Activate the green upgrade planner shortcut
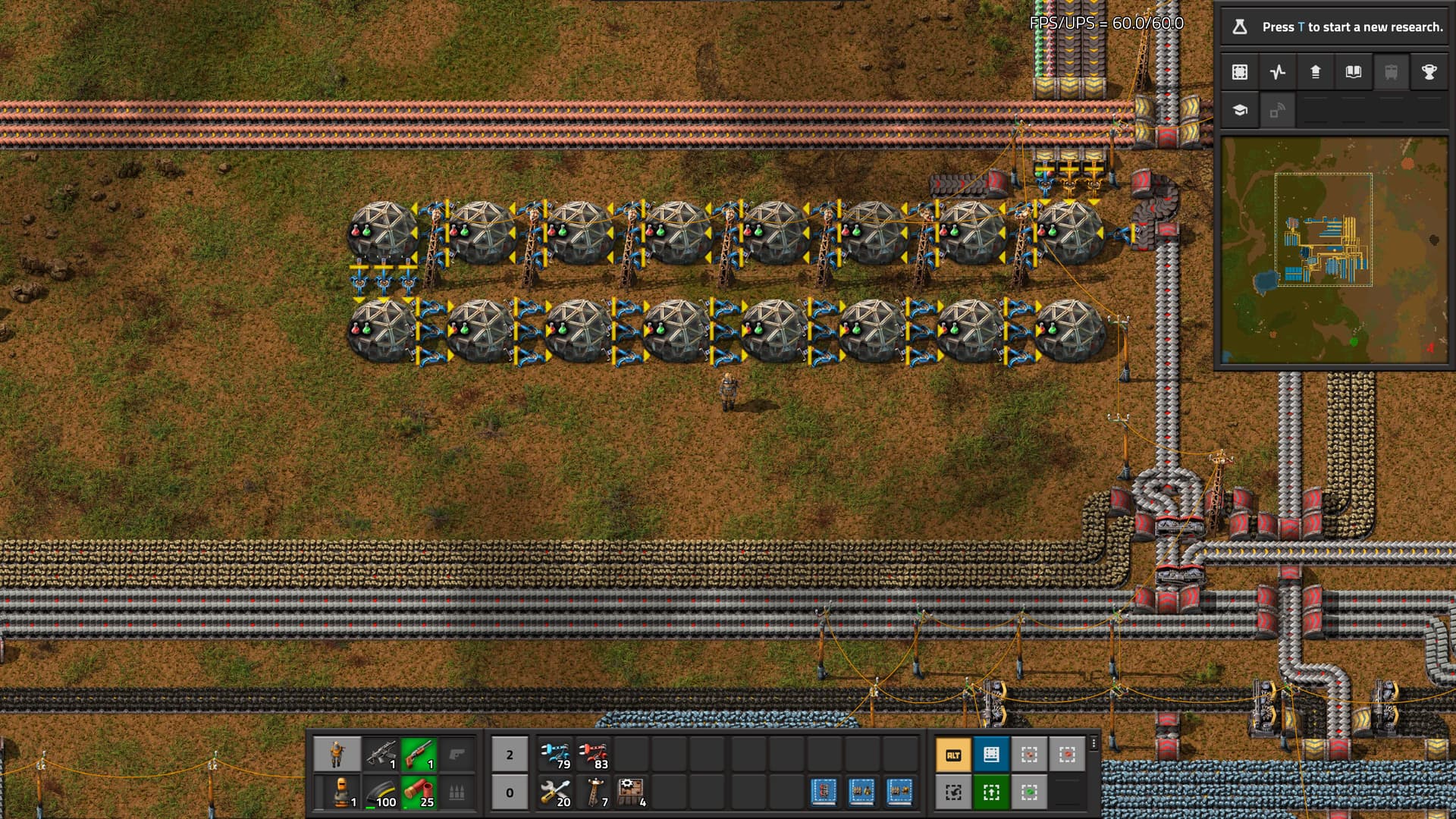Image resolution: width=1456 pixels, height=819 pixels. pyautogui.click(x=991, y=792)
